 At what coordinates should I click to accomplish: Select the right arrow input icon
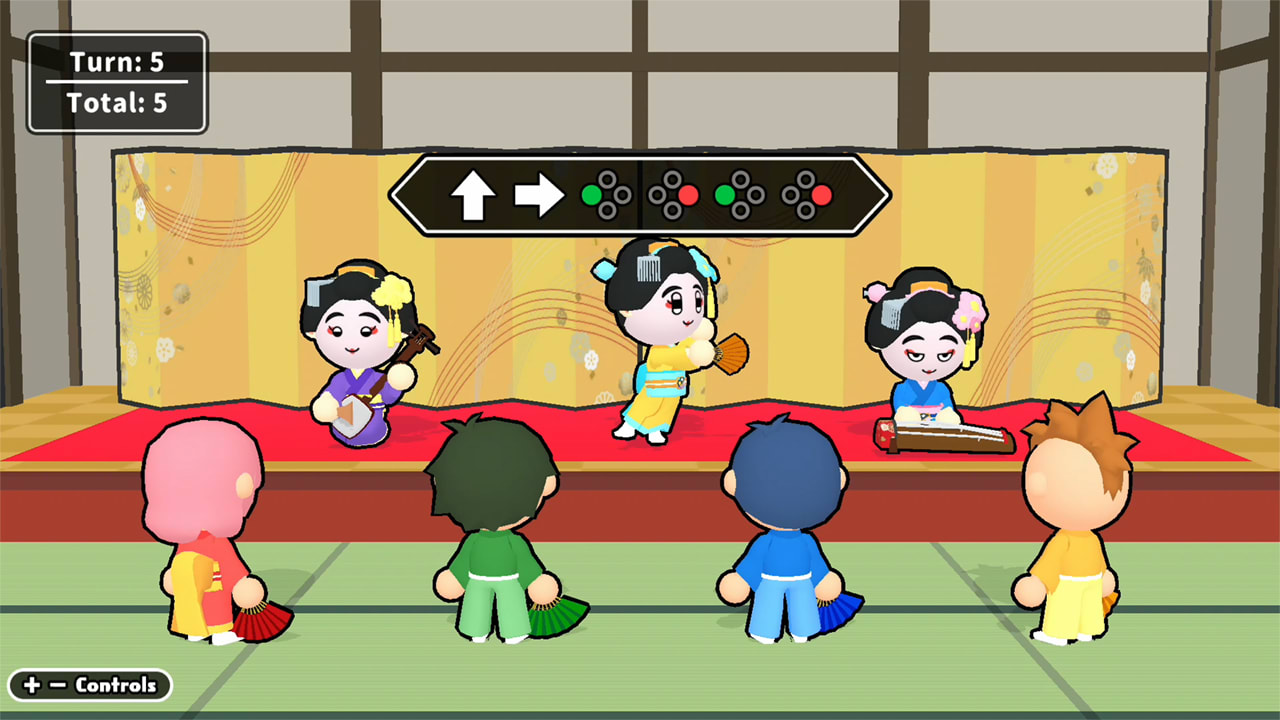(538, 195)
